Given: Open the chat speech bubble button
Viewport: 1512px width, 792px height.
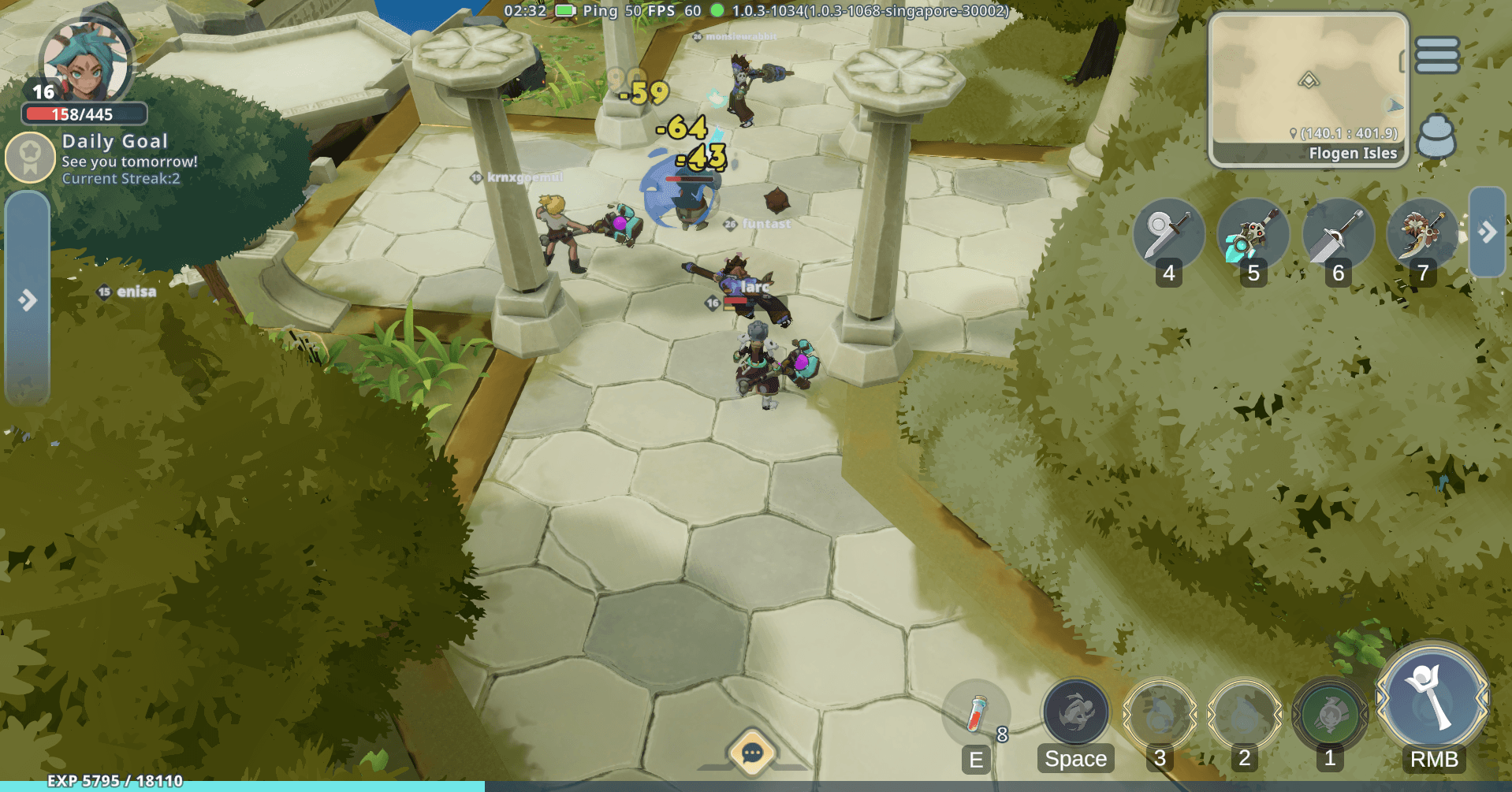Looking at the screenshot, I should click(751, 753).
